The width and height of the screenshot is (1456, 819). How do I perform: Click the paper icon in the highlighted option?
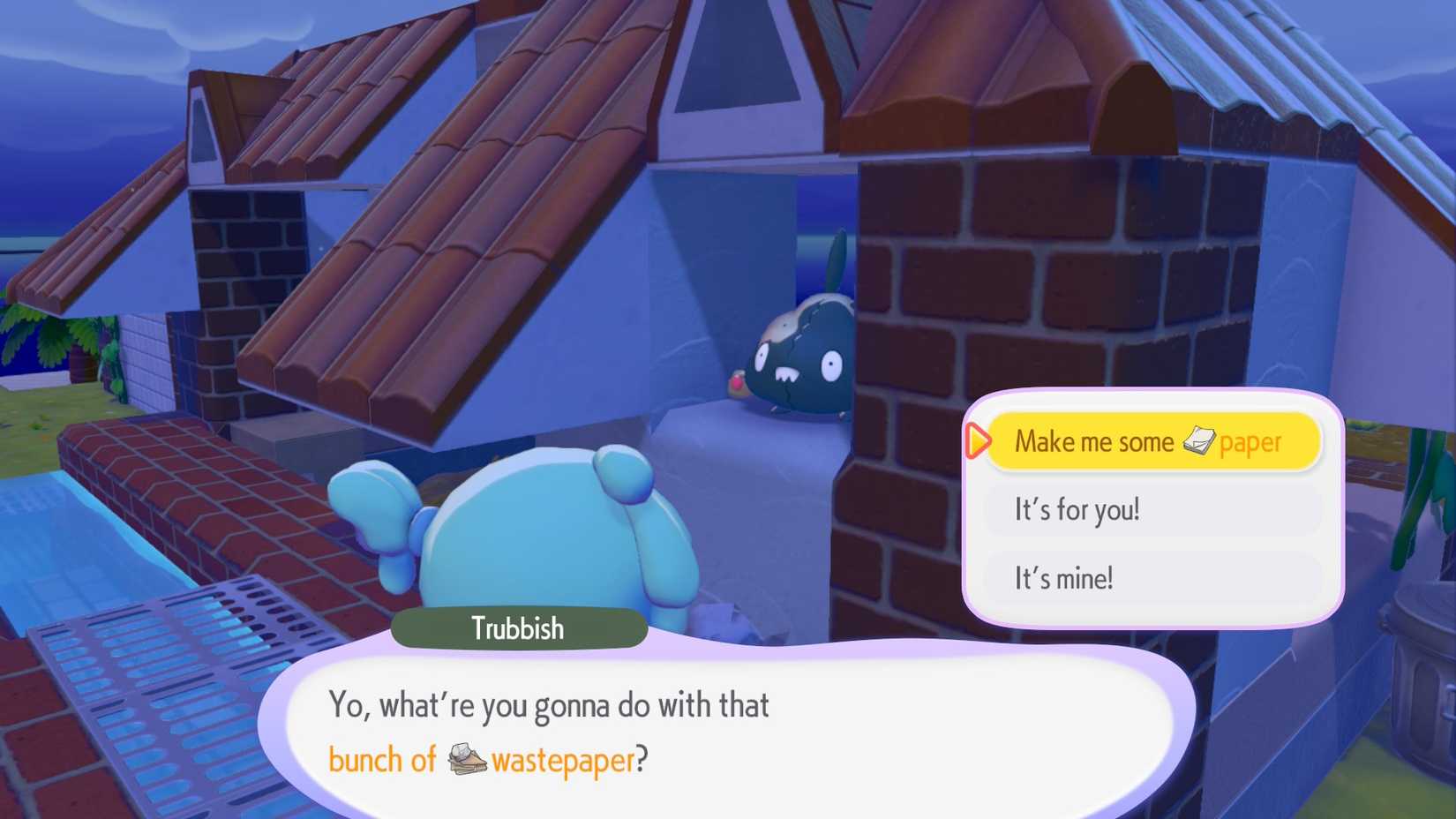pos(1202,441)
